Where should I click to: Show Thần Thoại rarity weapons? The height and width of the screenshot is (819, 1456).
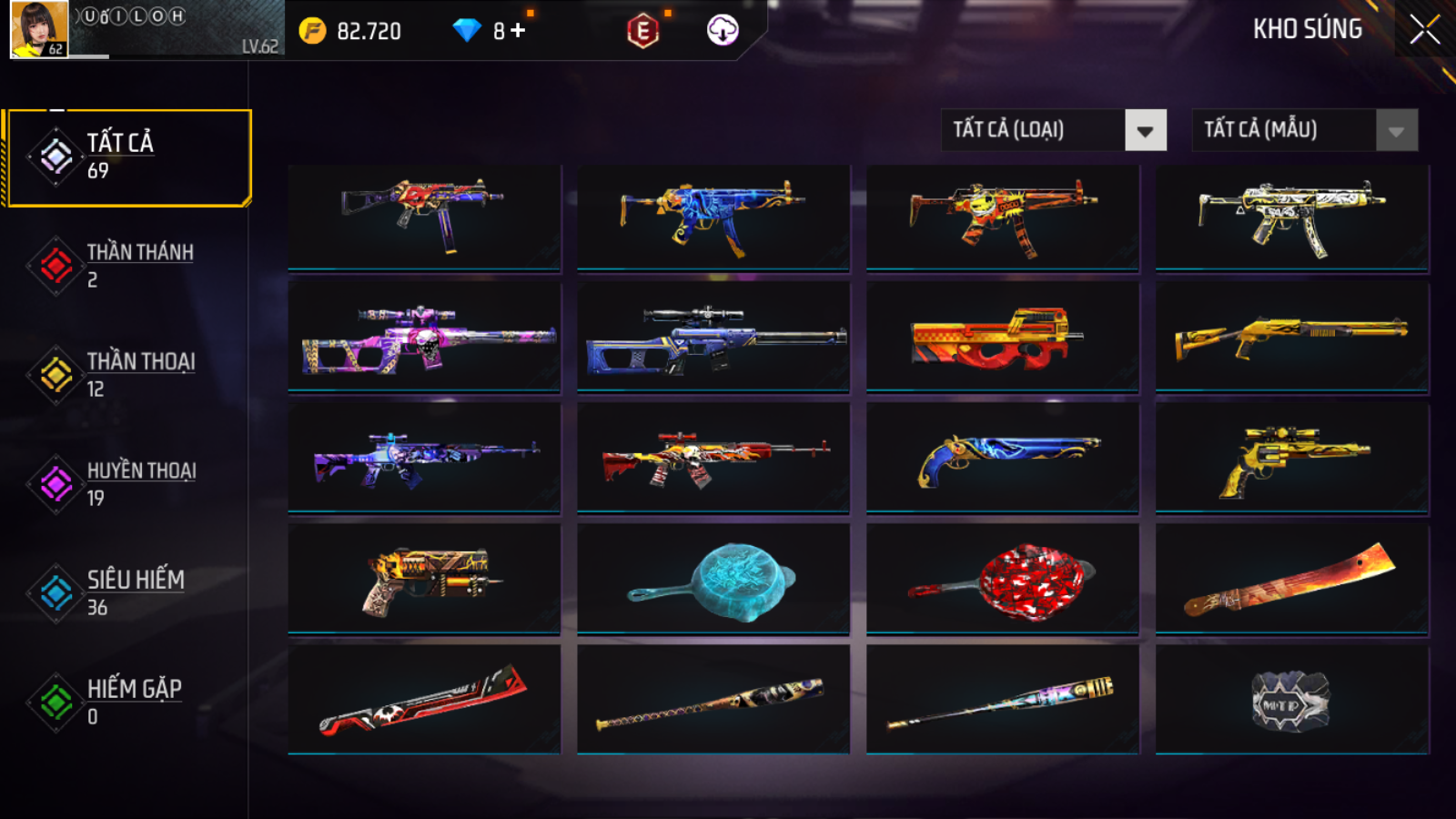129,375
